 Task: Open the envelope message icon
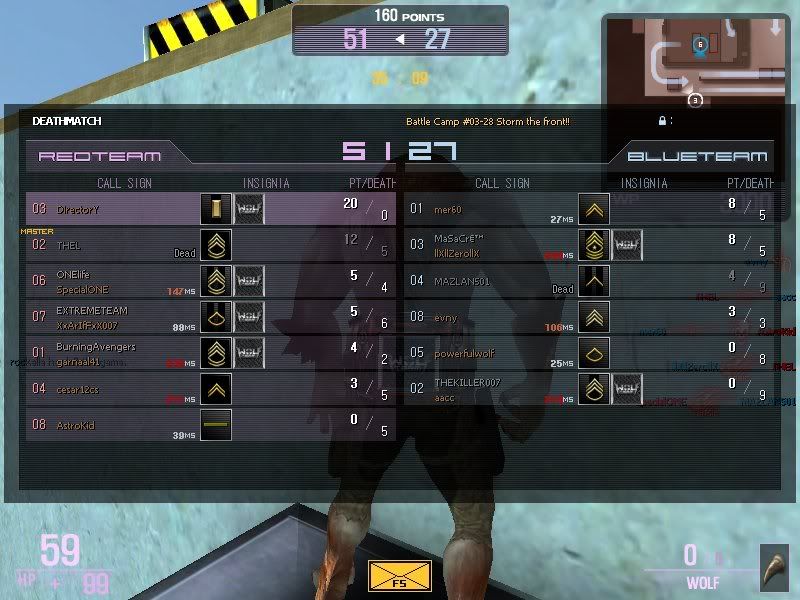(393, 577)
